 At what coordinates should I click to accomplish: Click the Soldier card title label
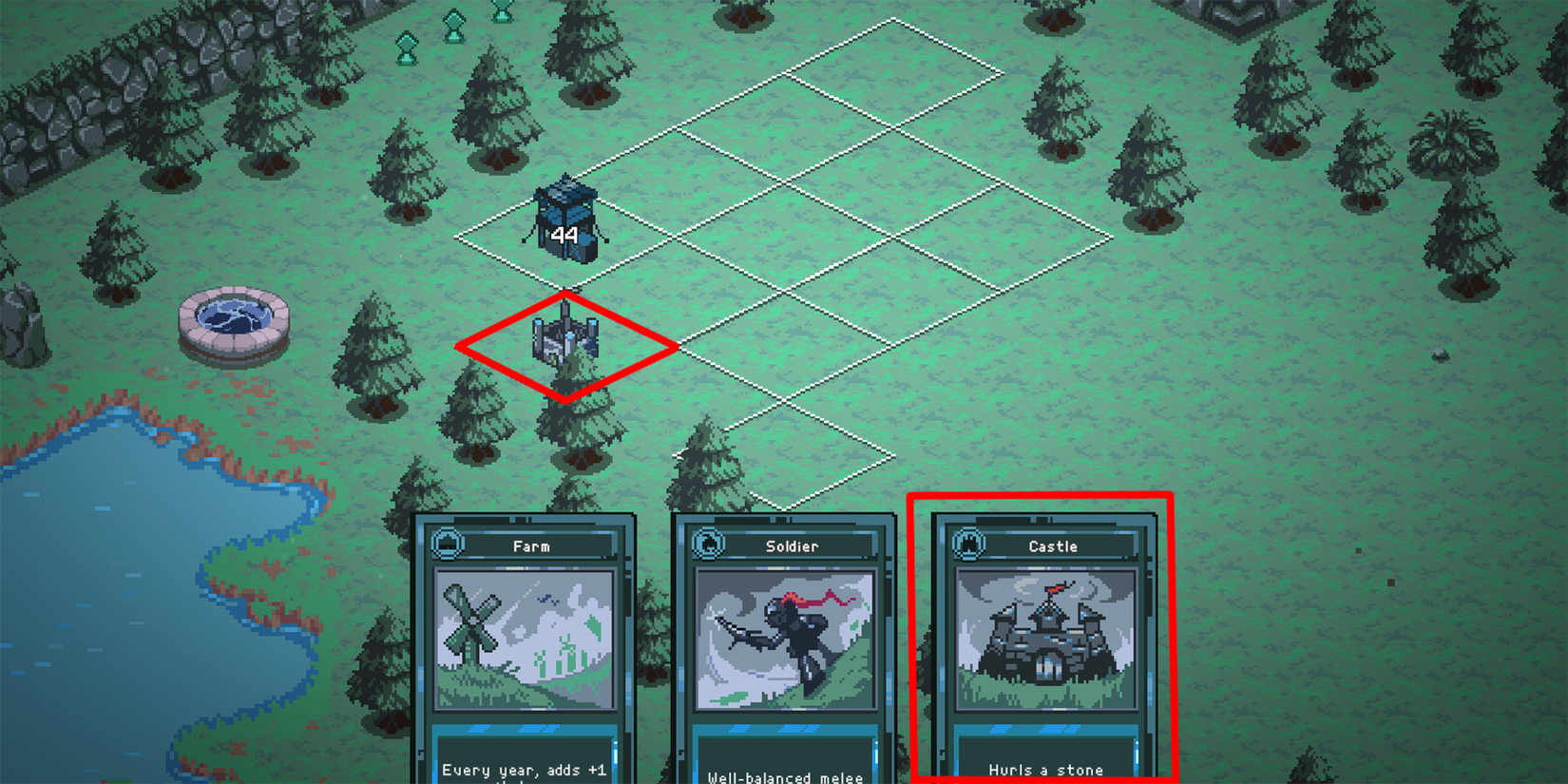(791, 545)
